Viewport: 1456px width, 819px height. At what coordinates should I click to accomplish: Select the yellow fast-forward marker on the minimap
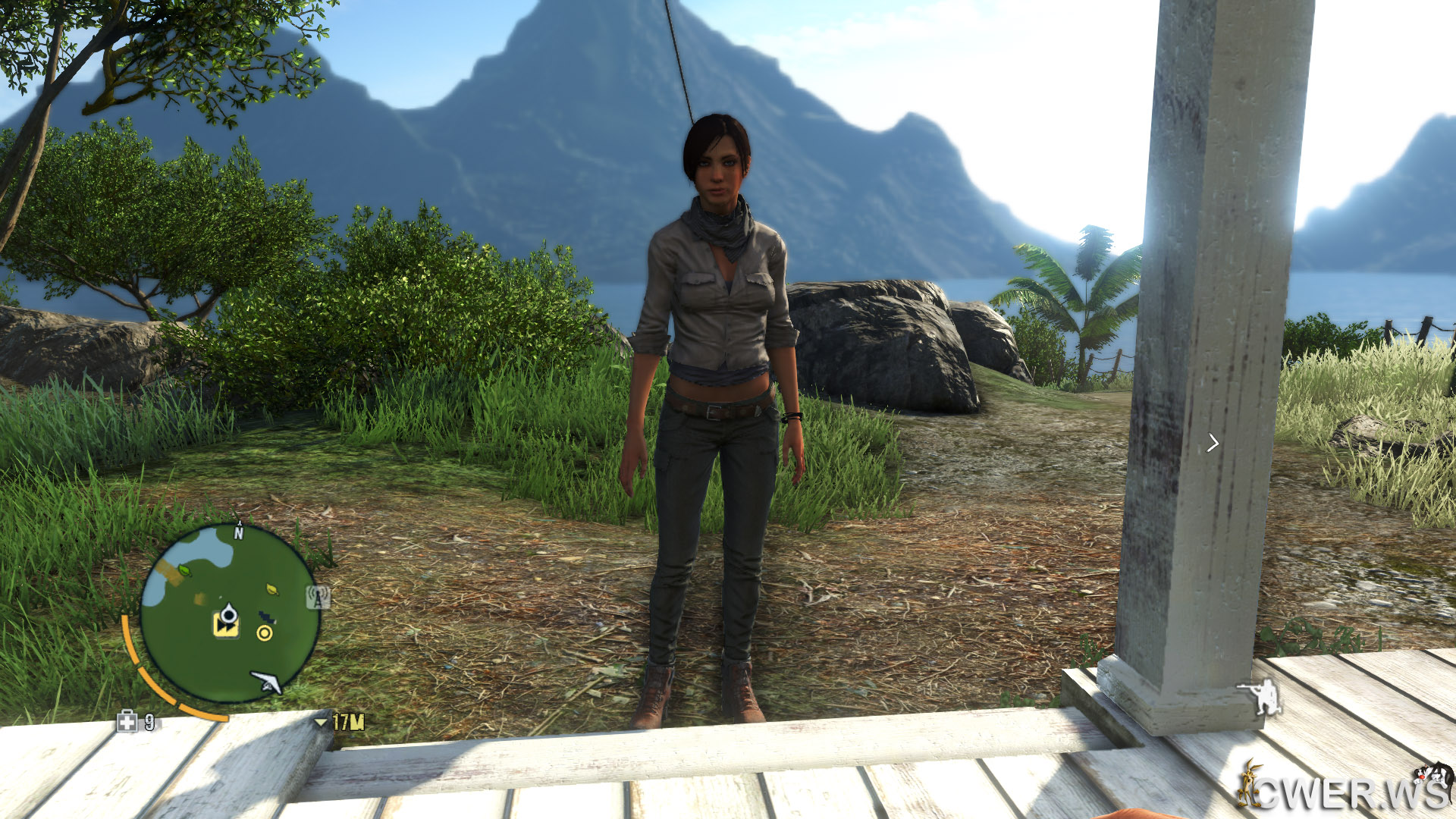click(225, 626)
